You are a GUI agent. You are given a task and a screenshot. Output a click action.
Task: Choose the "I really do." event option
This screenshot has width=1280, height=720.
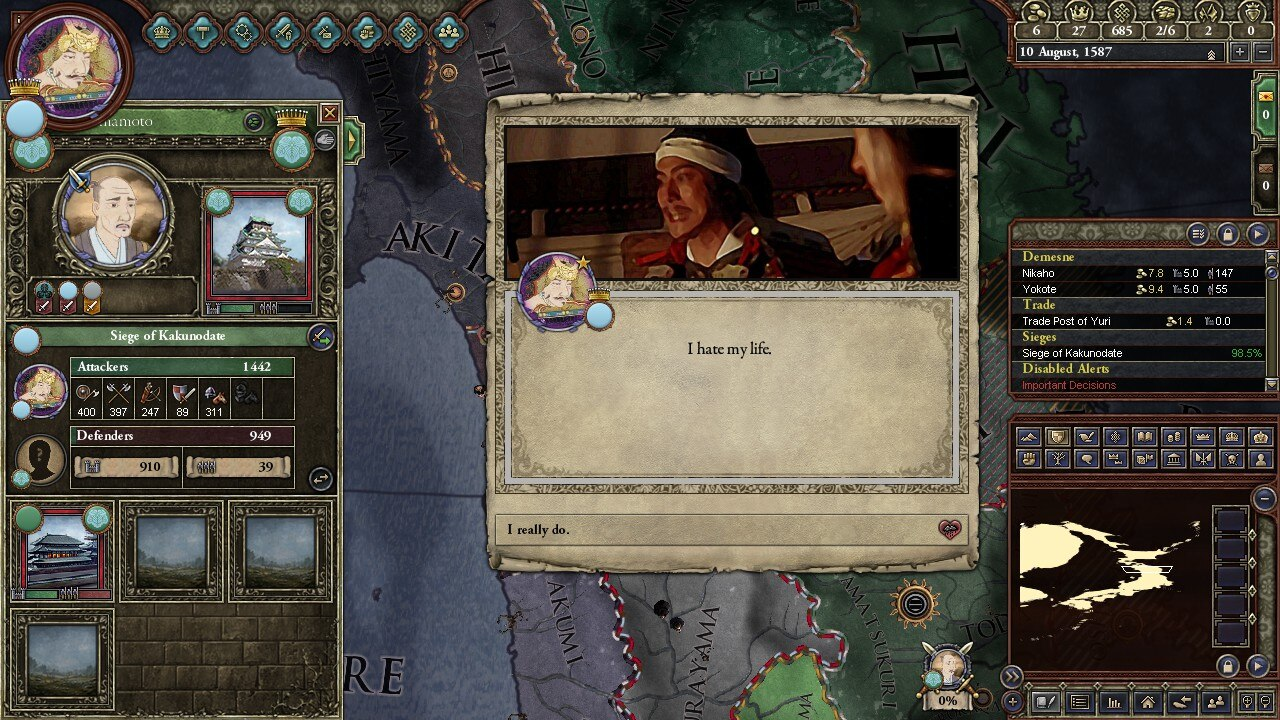pyautogui.click(x=730, y=530)
